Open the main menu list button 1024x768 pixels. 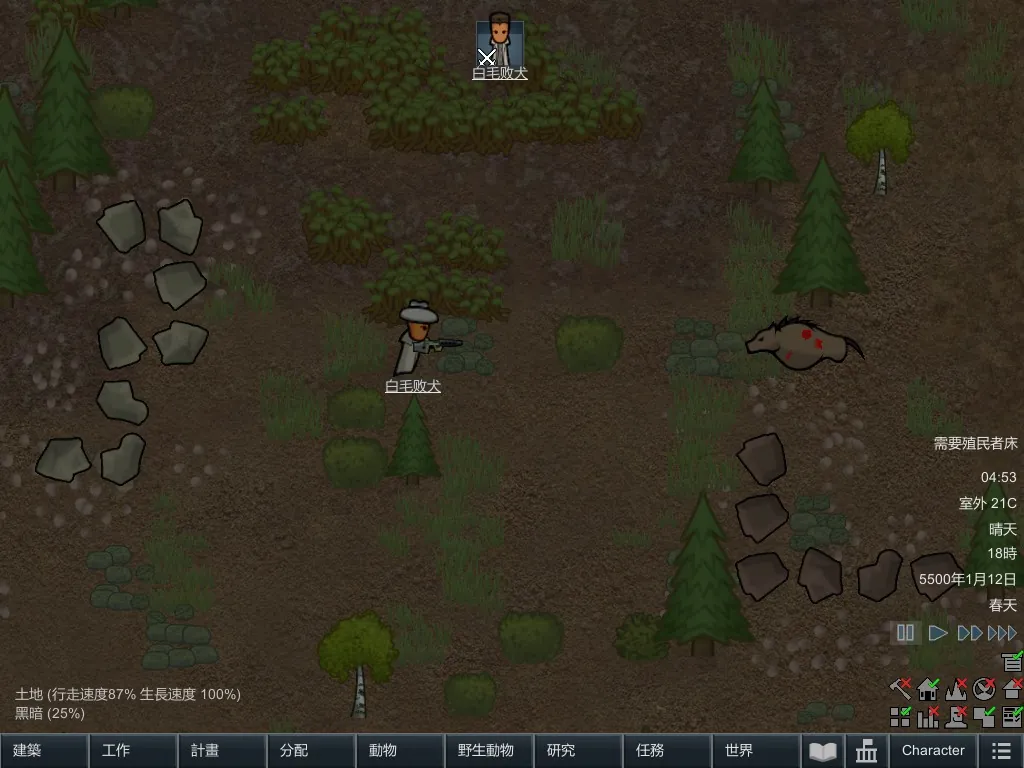tap(1000, 750)
